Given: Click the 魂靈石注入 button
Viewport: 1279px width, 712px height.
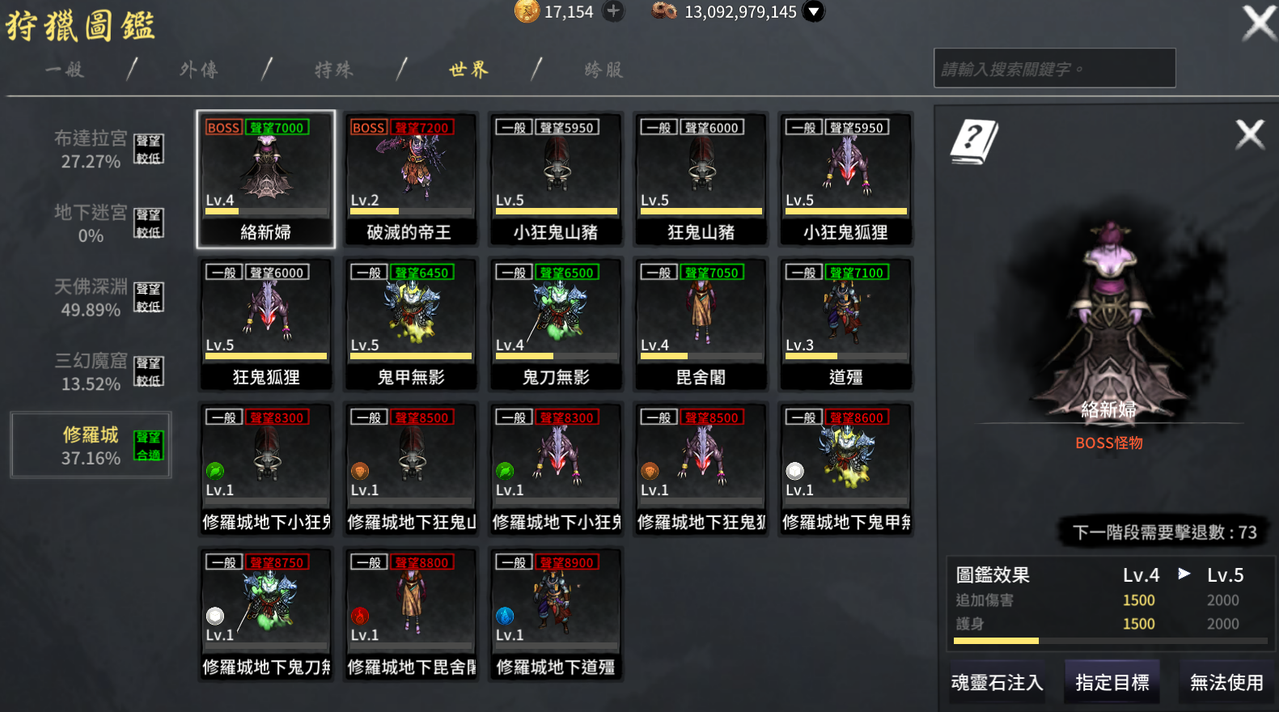Looking at the screenshot, I should pos(997,683).
